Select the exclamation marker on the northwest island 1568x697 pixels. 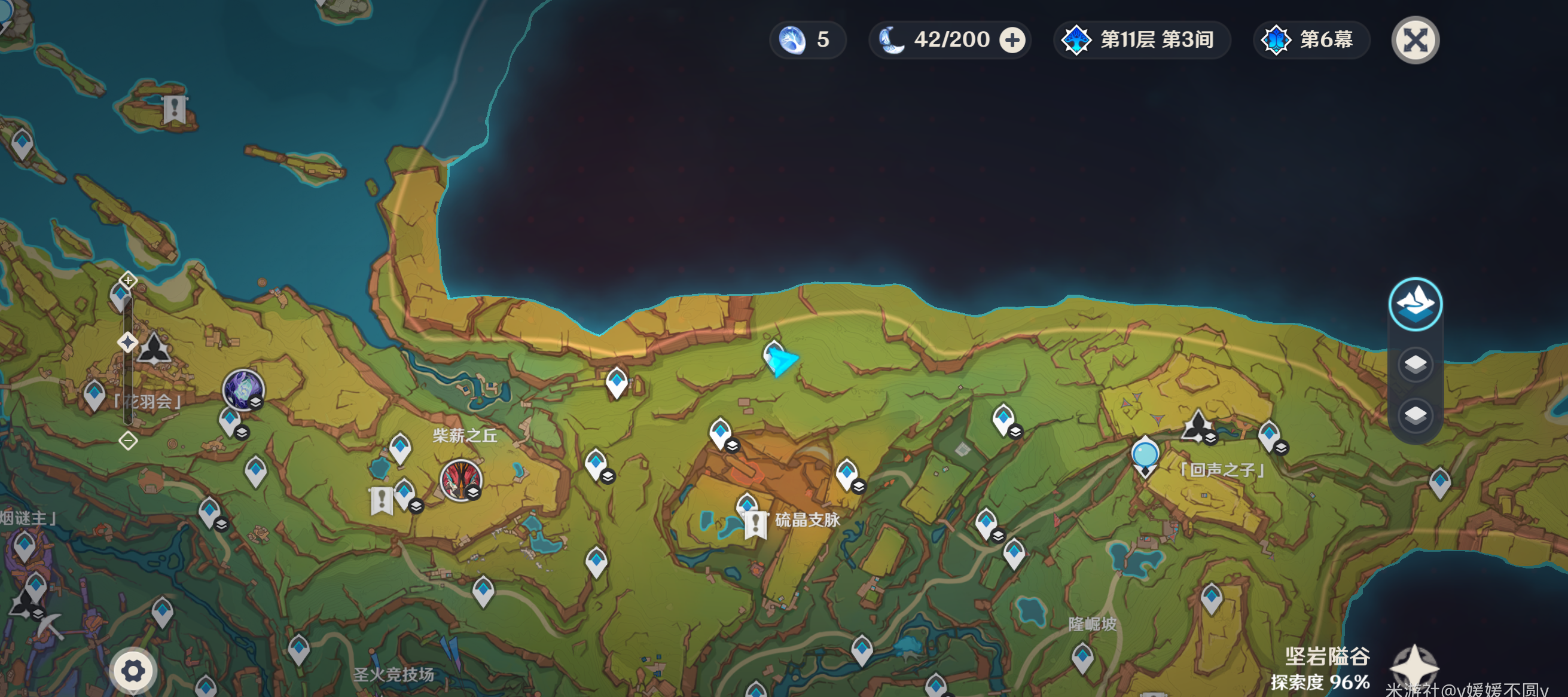pyautogui.click(x=175, y=109)
